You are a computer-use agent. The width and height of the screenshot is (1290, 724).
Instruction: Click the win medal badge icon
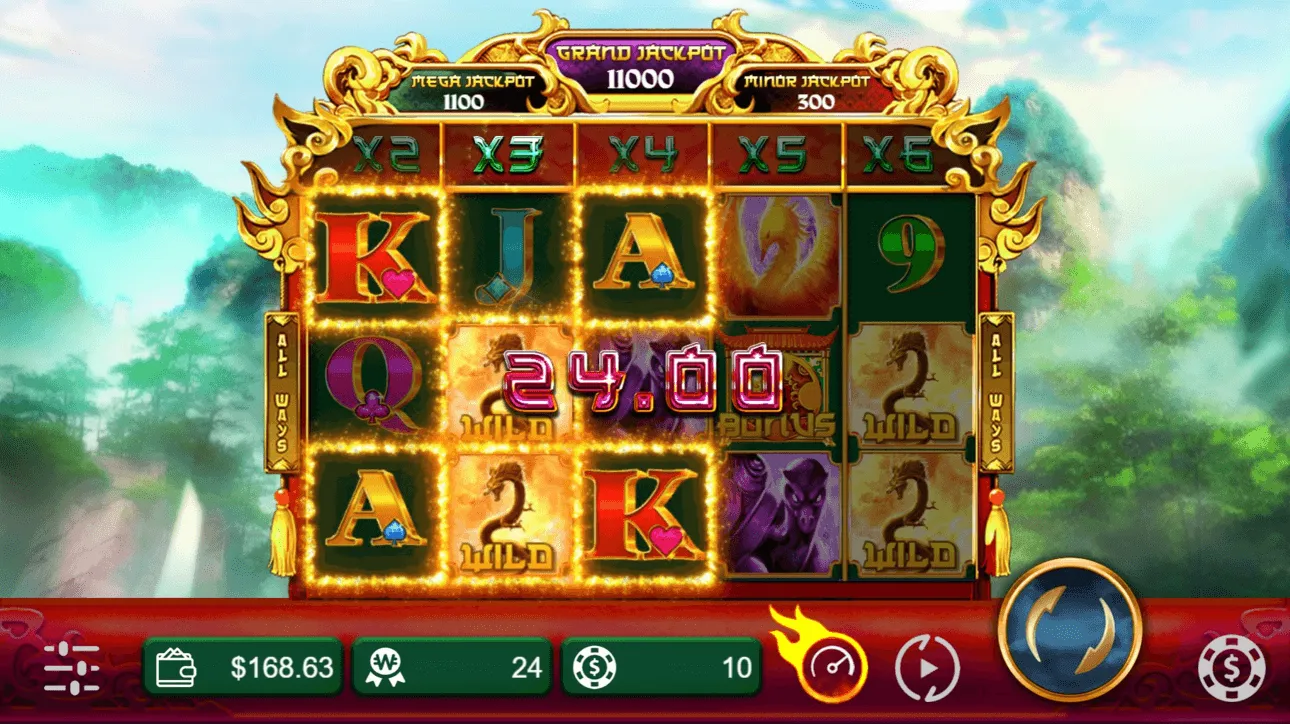coord(385,665)
